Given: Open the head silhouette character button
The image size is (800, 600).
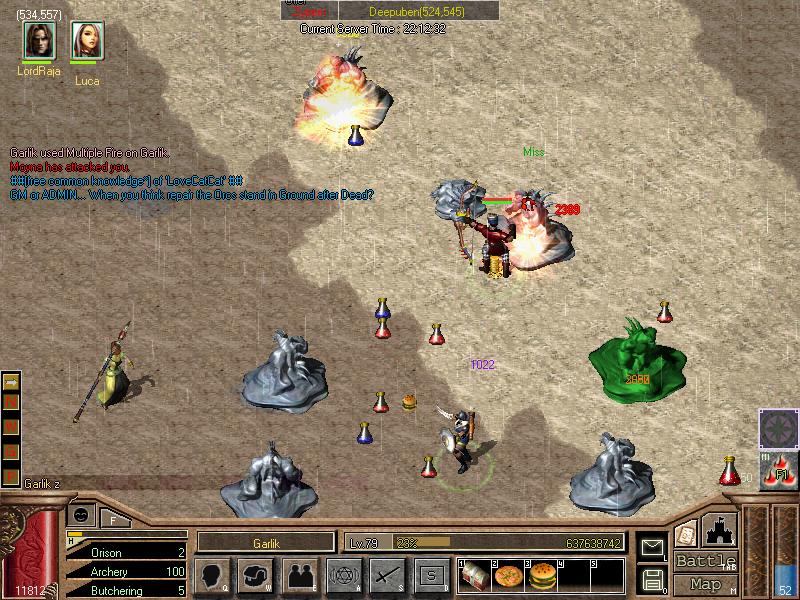Looking at the screenshot, I should (212, 576).
